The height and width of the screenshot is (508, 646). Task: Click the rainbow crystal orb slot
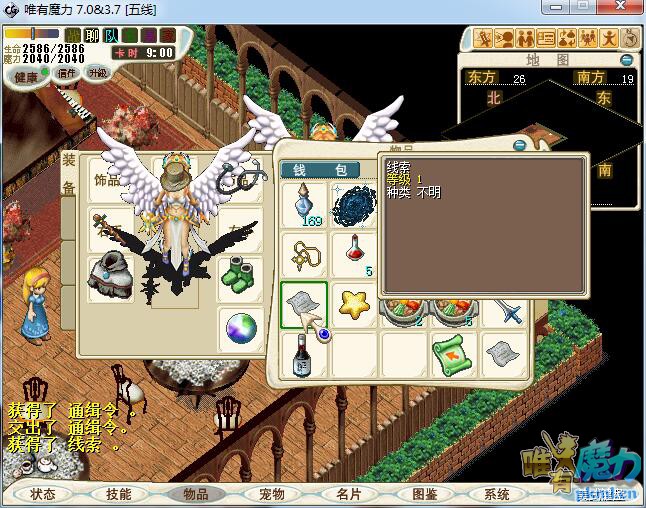241,325
